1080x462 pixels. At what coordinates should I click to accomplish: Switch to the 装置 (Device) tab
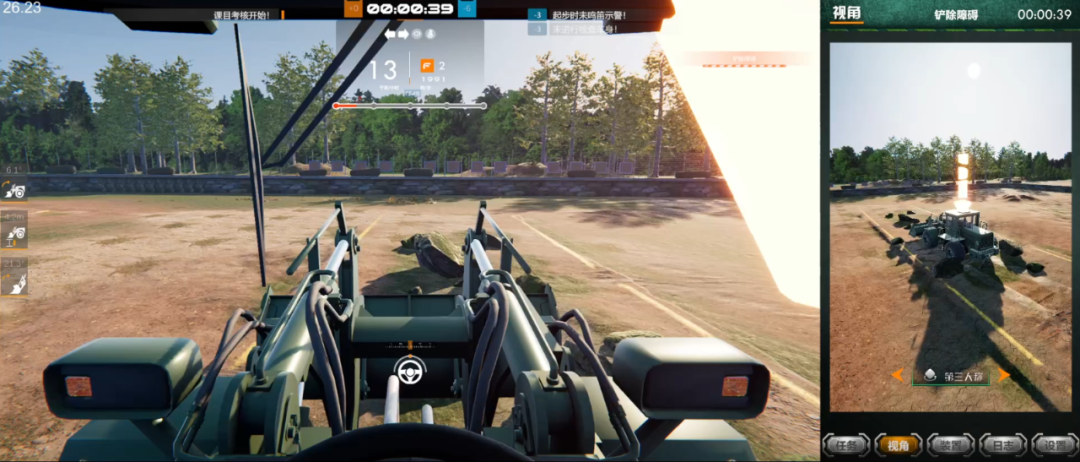[947, 444]
